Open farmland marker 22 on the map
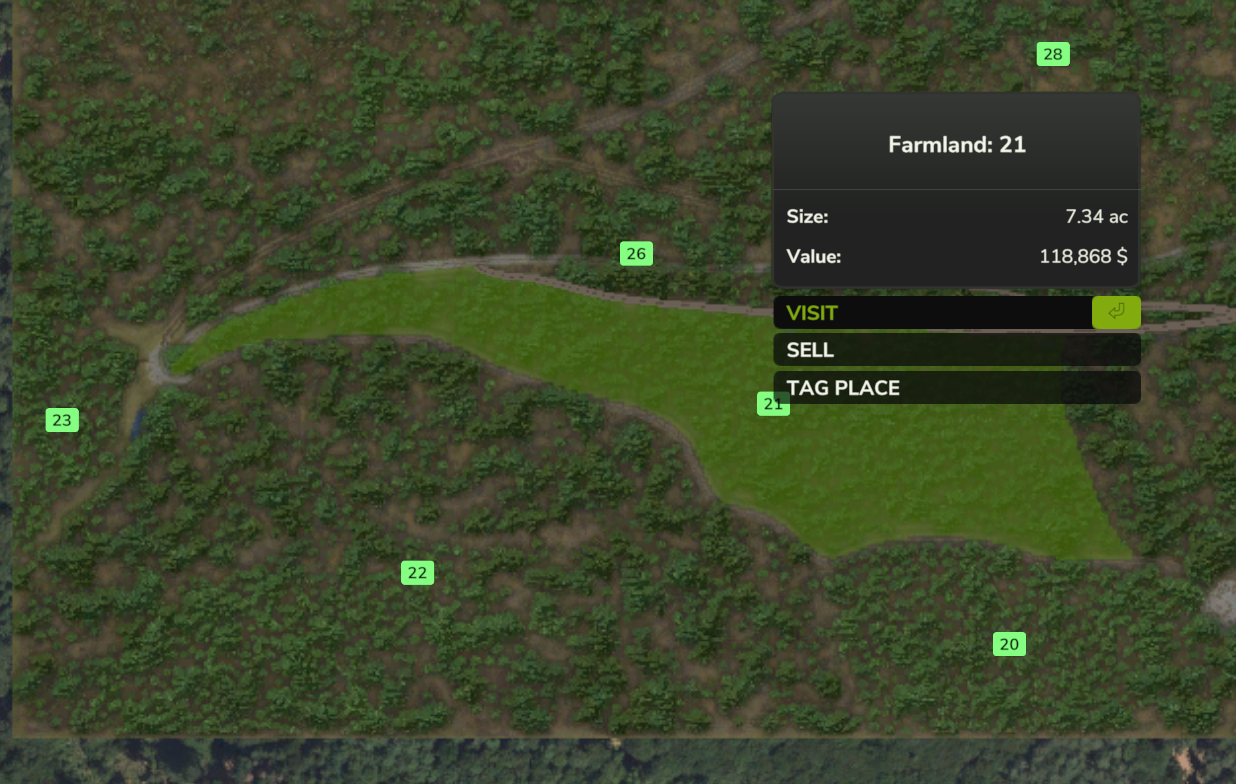Image resolution: width=1236 pixels, height=784 pixels. [417, 573]
